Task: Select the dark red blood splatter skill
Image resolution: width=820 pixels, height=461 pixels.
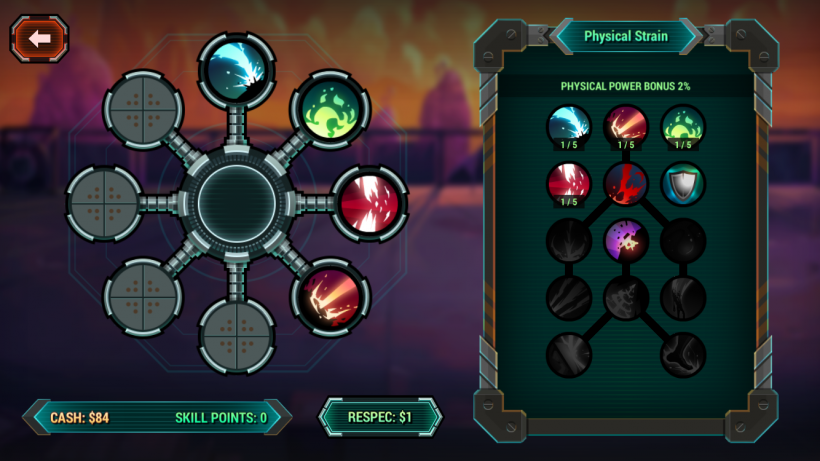Action: [x=626, y=184]
